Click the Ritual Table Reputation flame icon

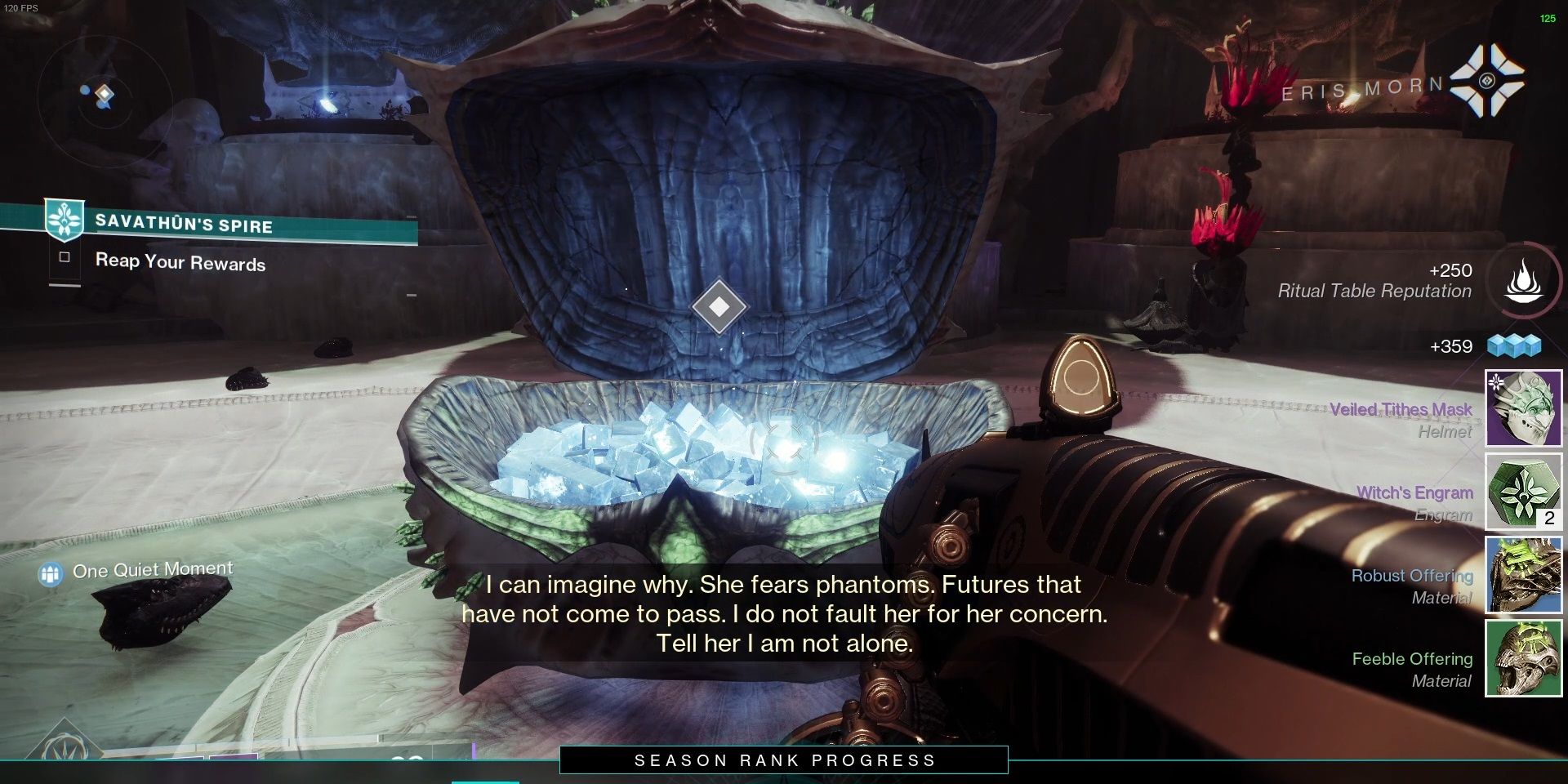pyautogui.click(x=1523, y=280)
